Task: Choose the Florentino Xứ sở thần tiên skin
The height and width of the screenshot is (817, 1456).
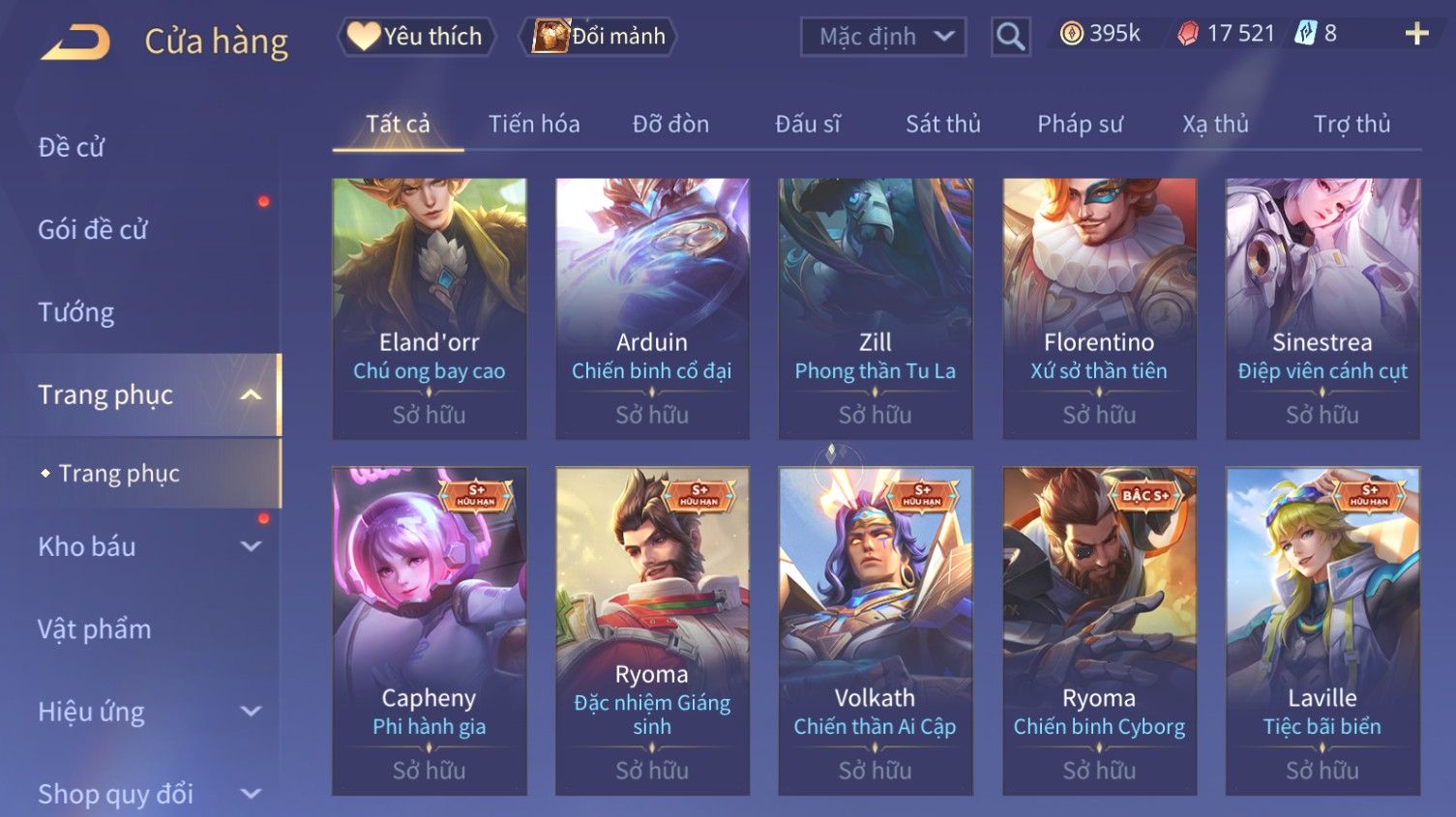Action: [1099, 307]
